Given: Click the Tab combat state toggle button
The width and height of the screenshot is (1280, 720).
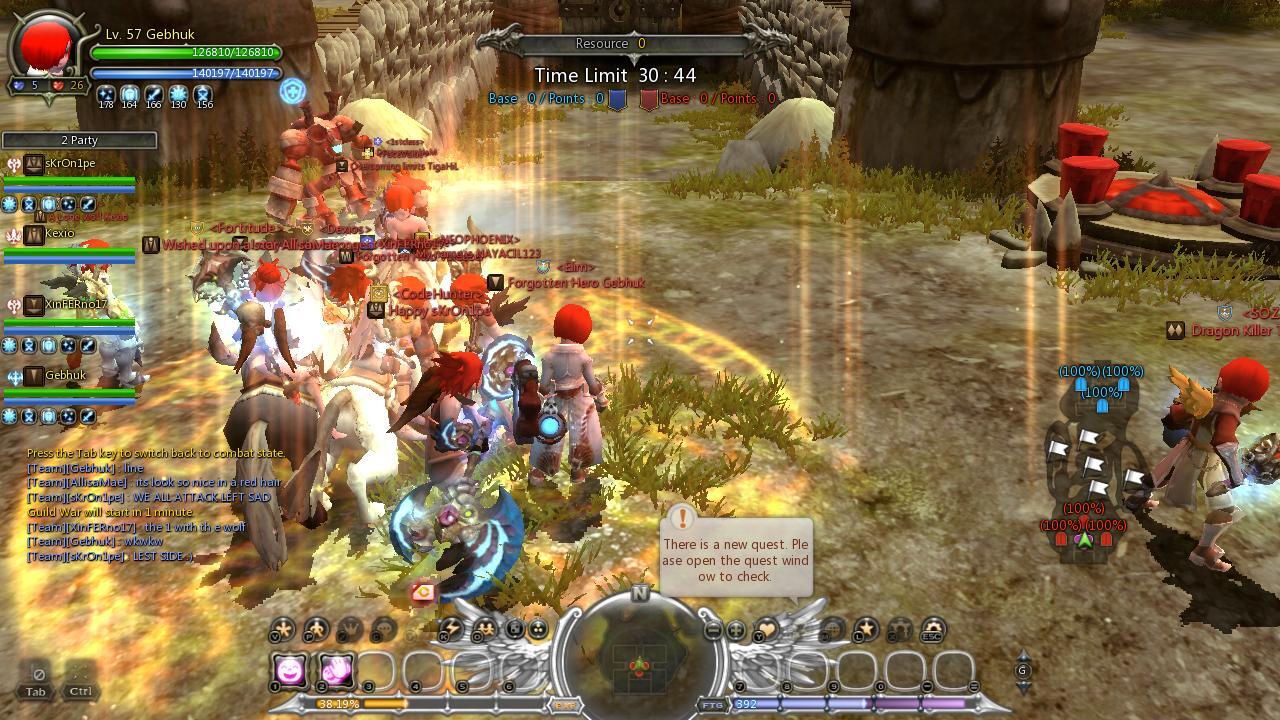Looking at the screenshot, I should (36, 680).
